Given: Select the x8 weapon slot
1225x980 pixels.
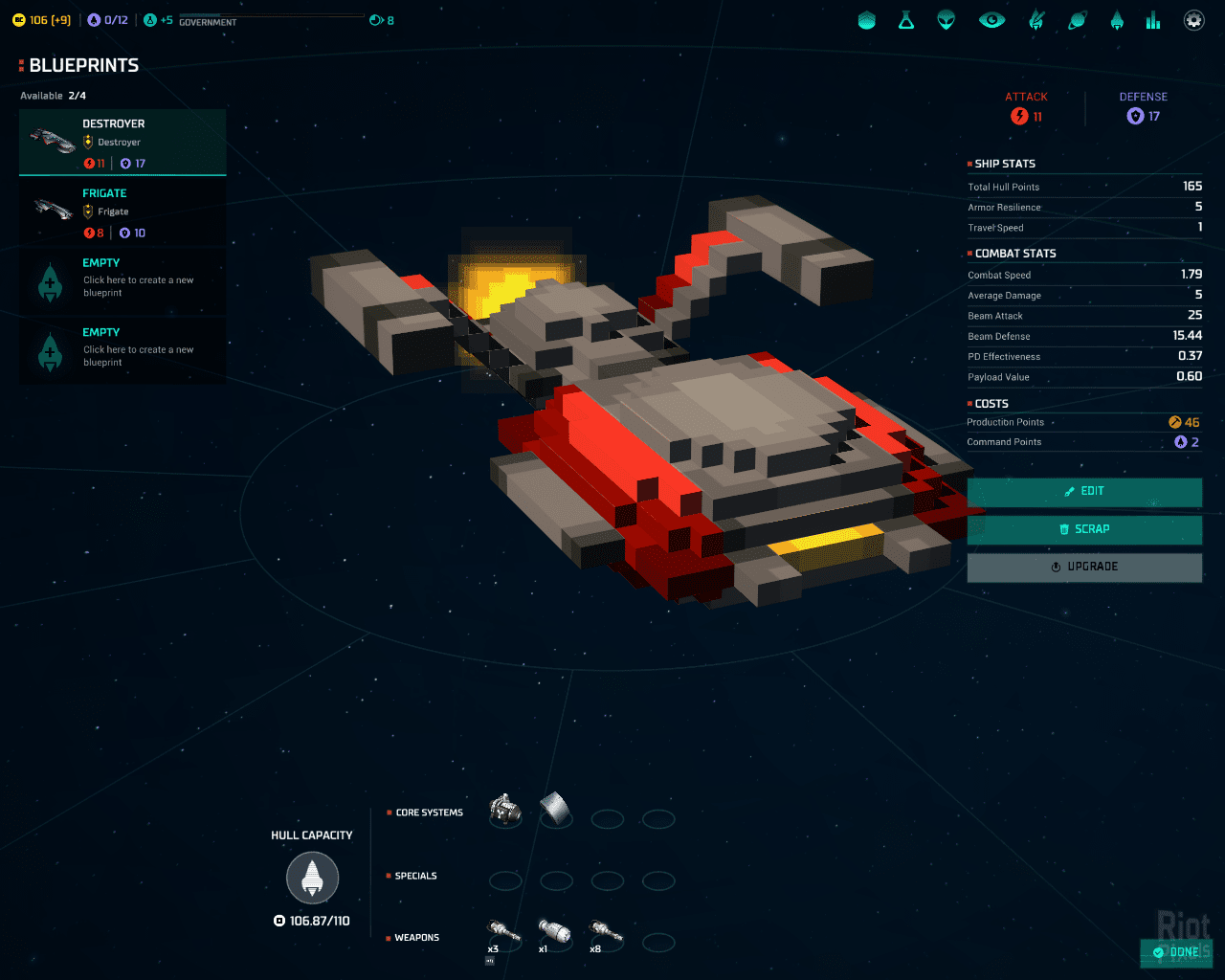Looking at the screenshot, I should 606,932.
